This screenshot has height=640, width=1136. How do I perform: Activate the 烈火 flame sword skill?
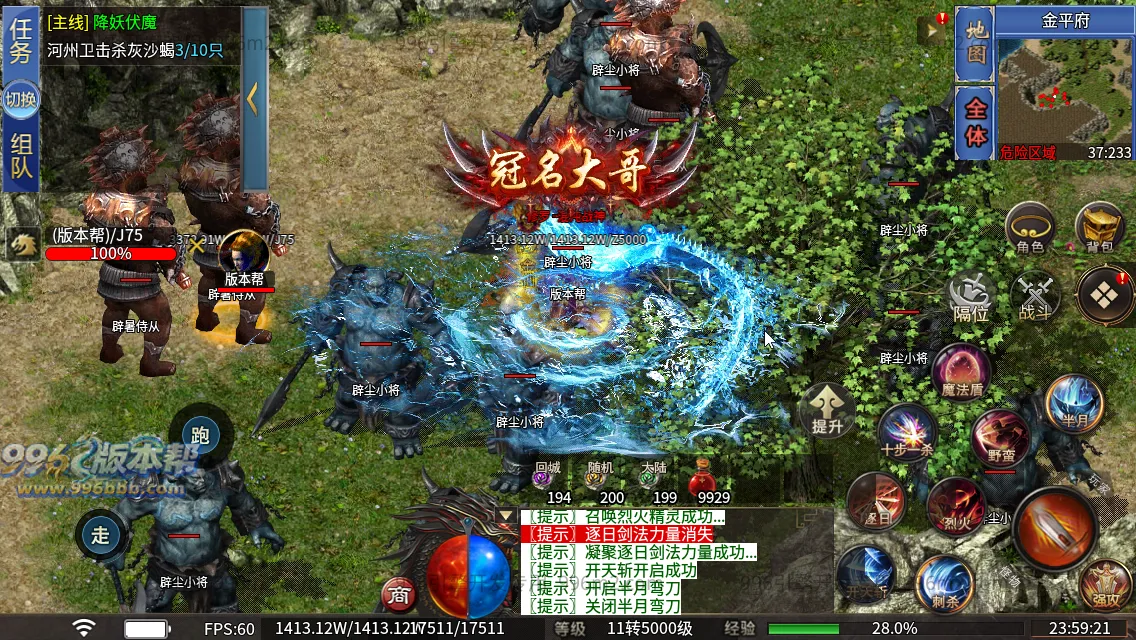click(x=955, y=505)
